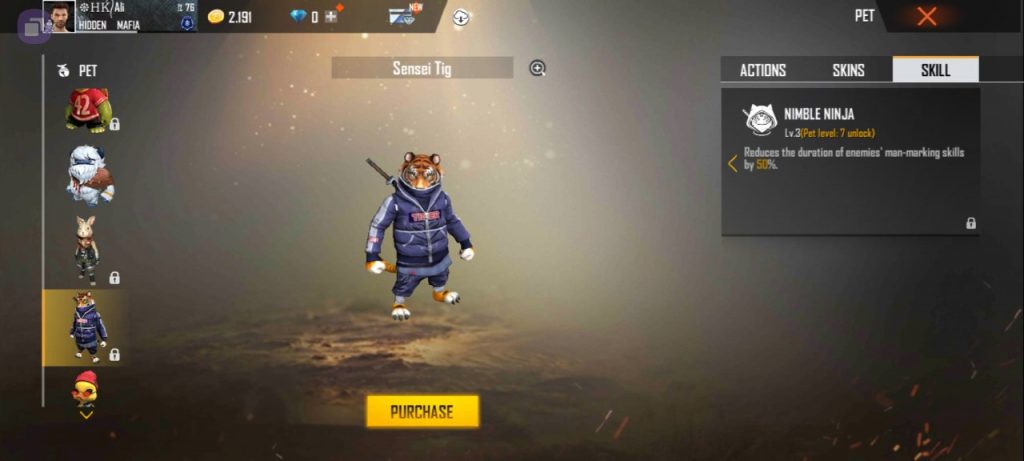Viewport: 1024px width, 461px height.
Task: Open the Skins tab
Action: coord(848,70)
